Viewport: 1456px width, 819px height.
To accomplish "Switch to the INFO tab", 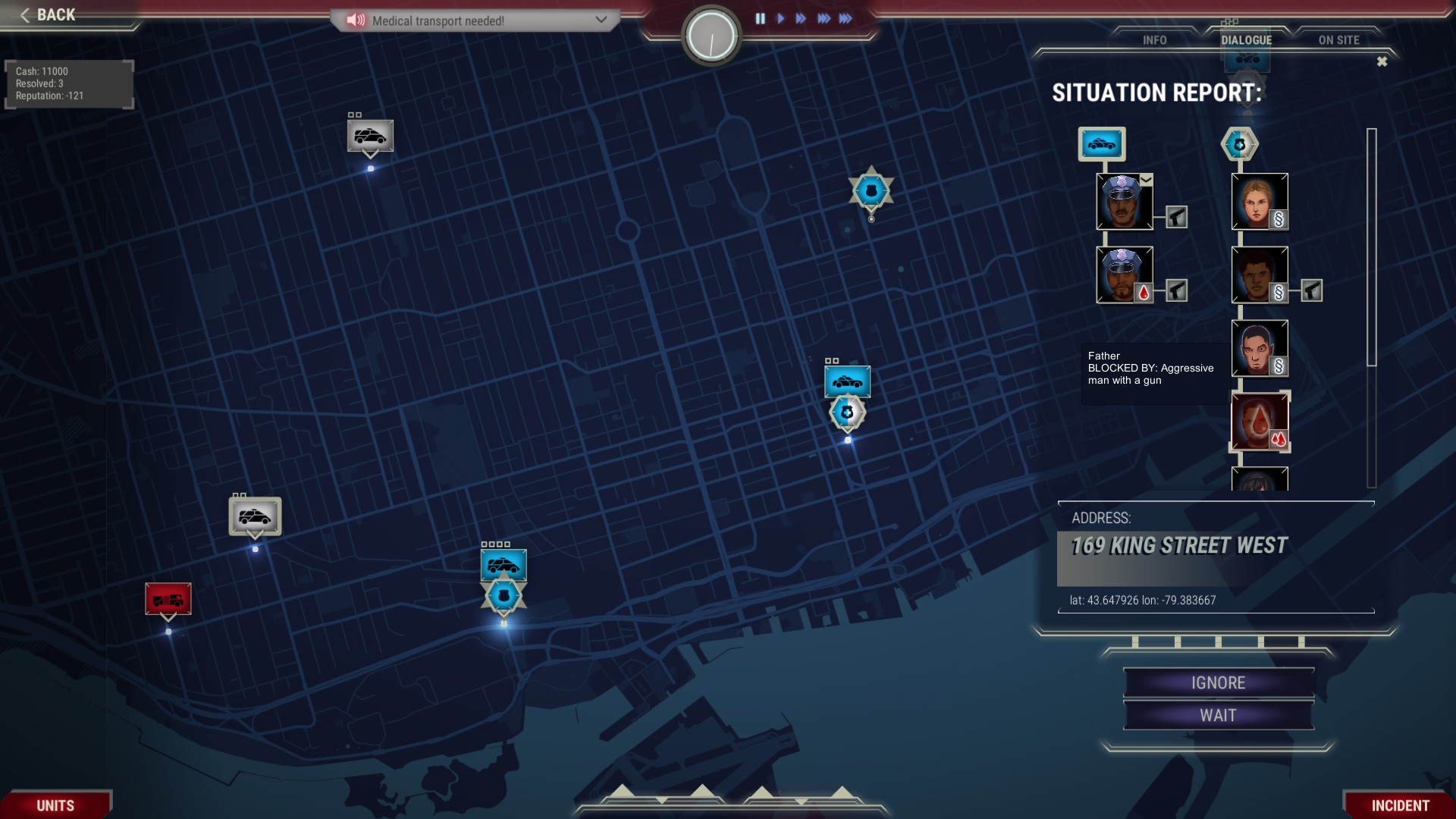I will 1154,40.
